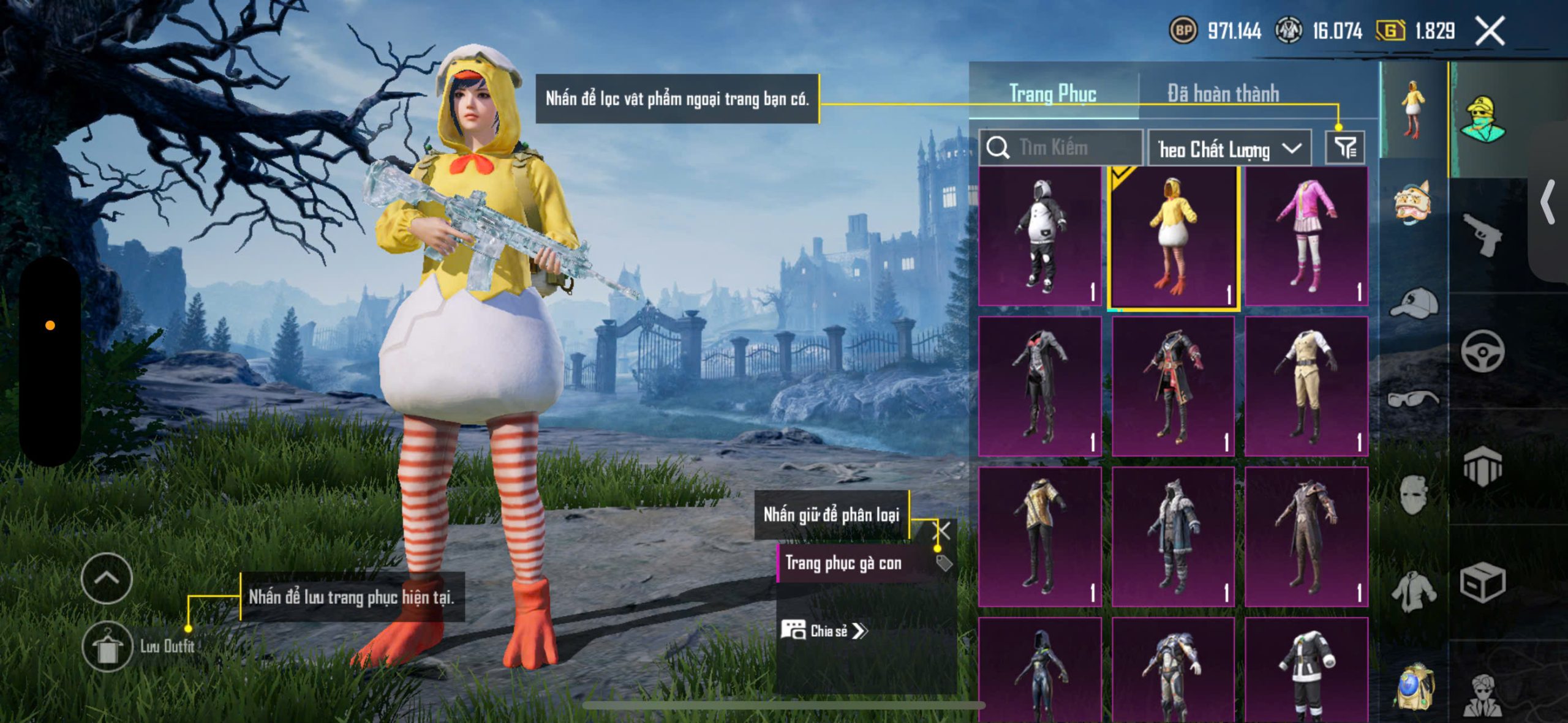Choose the pink jacket outfit thumbnail
1568x723 pixels.
[x=1306, y=237]
